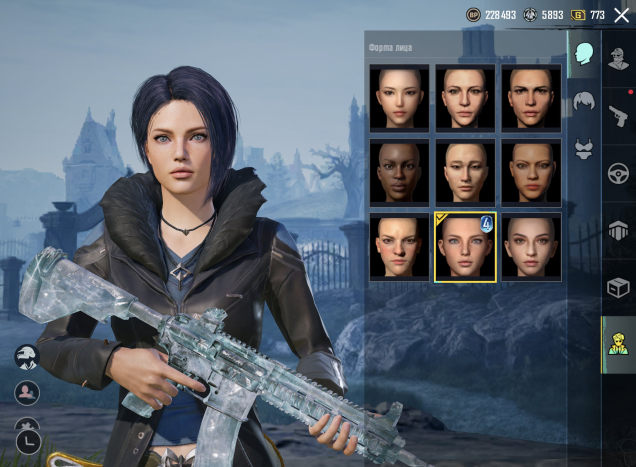Click the clock round icon

(28, 441)
